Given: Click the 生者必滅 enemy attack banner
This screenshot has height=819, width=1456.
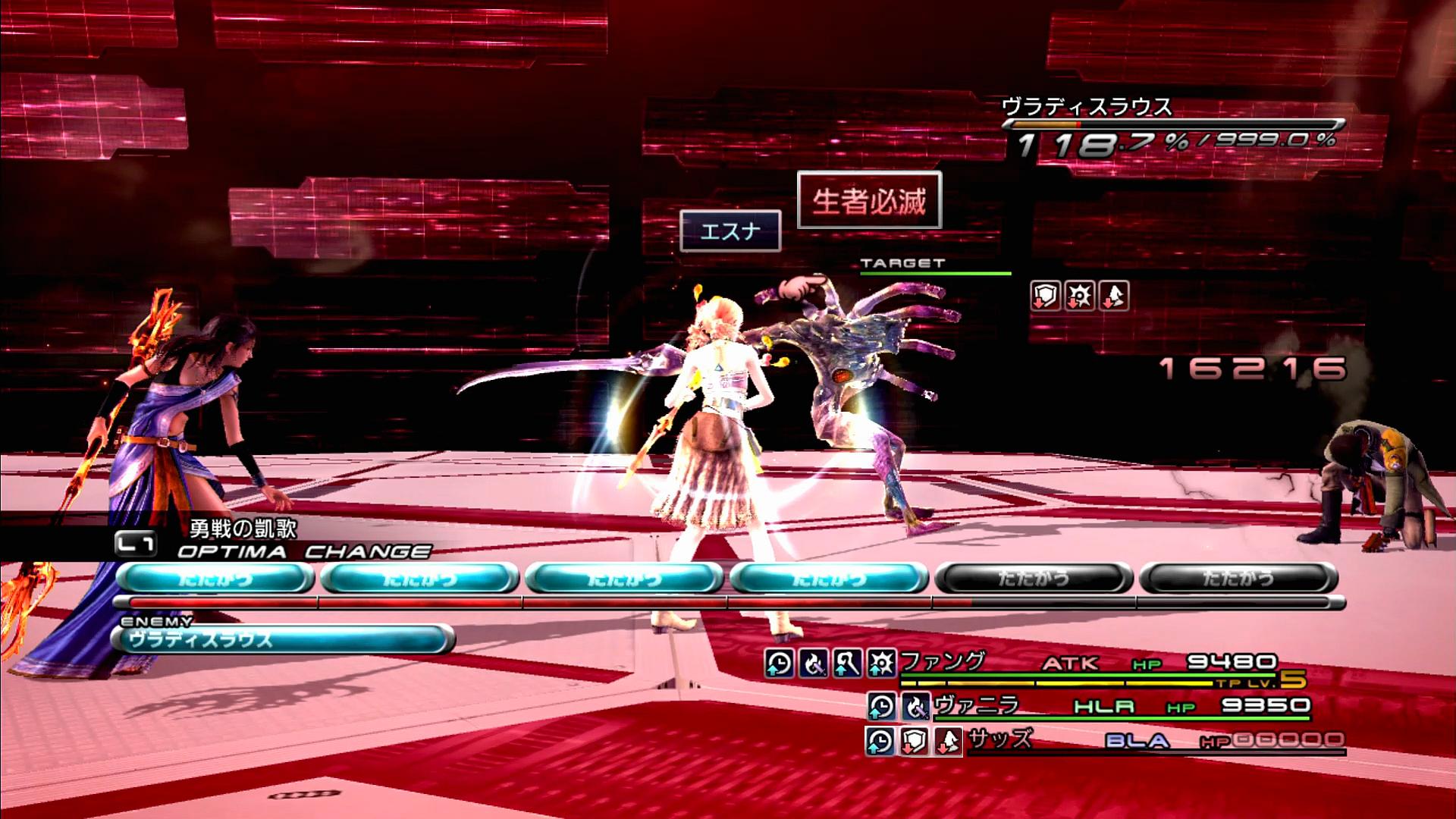Looking at the screenshot, I should [x=869, y=200].
